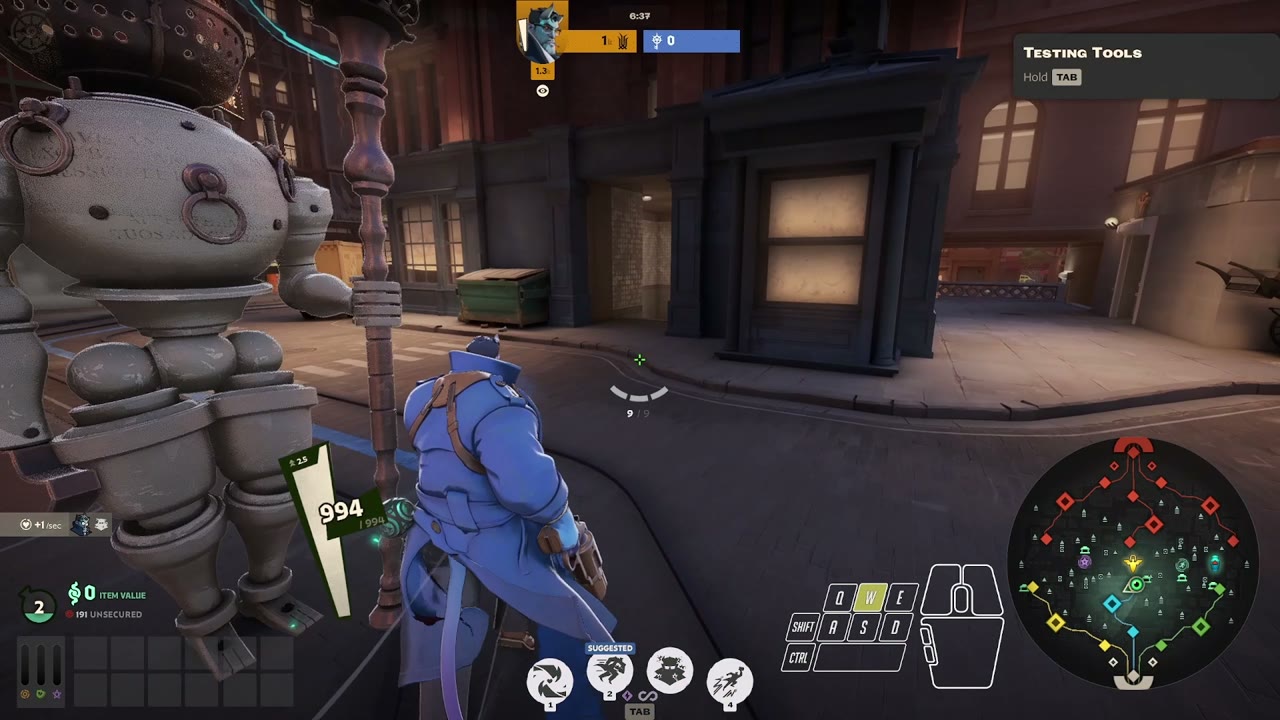Click the amber team crest on the scoreboard
The width and height of the screenshot is (1280, 720).
pyautogui.click(x=621, y=41)
